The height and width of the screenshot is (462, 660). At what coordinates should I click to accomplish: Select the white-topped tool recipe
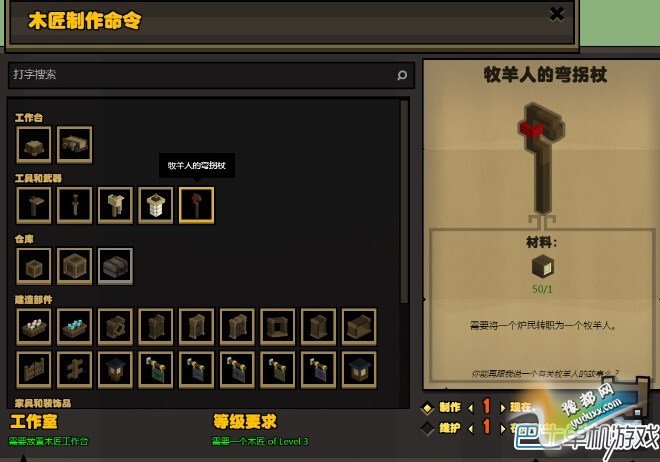(x=155, y=206)
